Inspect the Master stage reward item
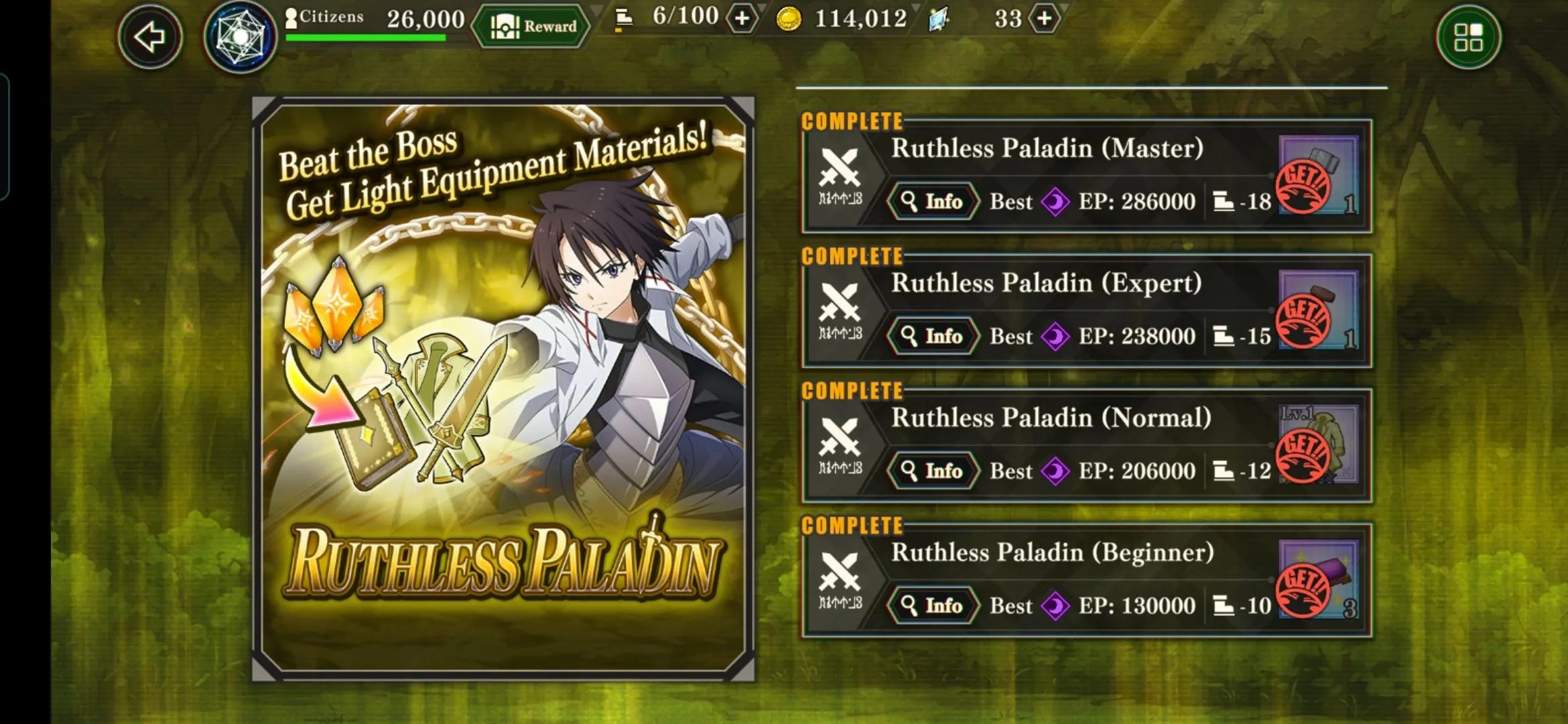Image resolution: width=1568 pixels, height=724 pixels. [1318, 176]
